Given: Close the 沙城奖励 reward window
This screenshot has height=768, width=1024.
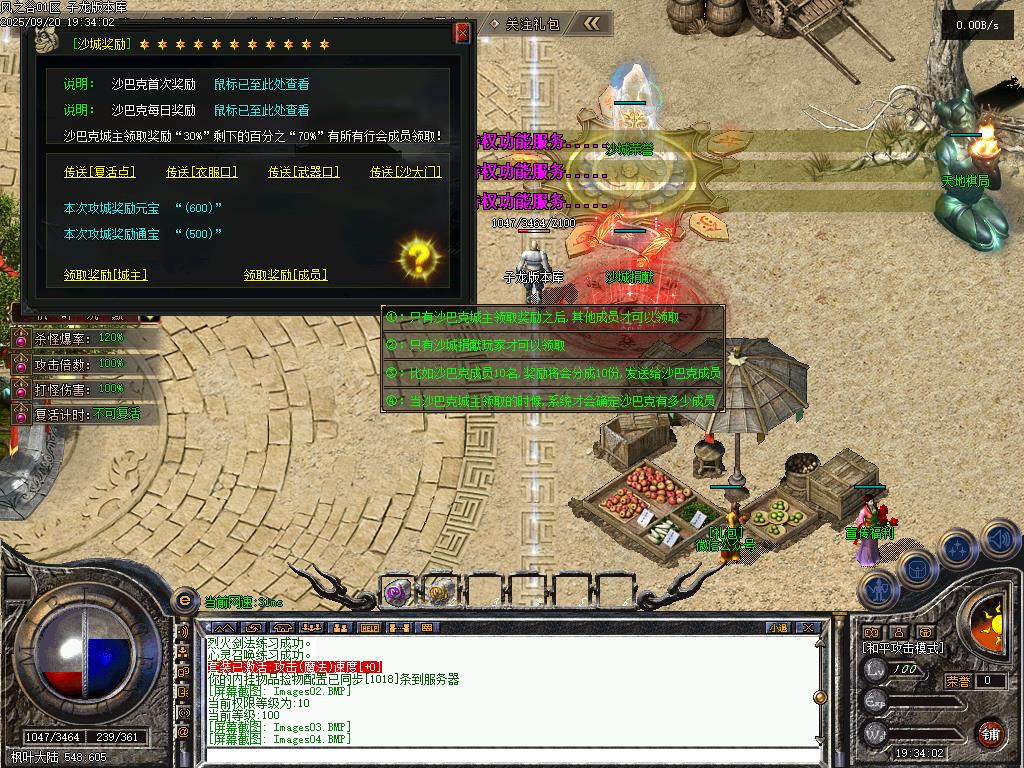Looking at the screenshot, I should pos(462,33).
